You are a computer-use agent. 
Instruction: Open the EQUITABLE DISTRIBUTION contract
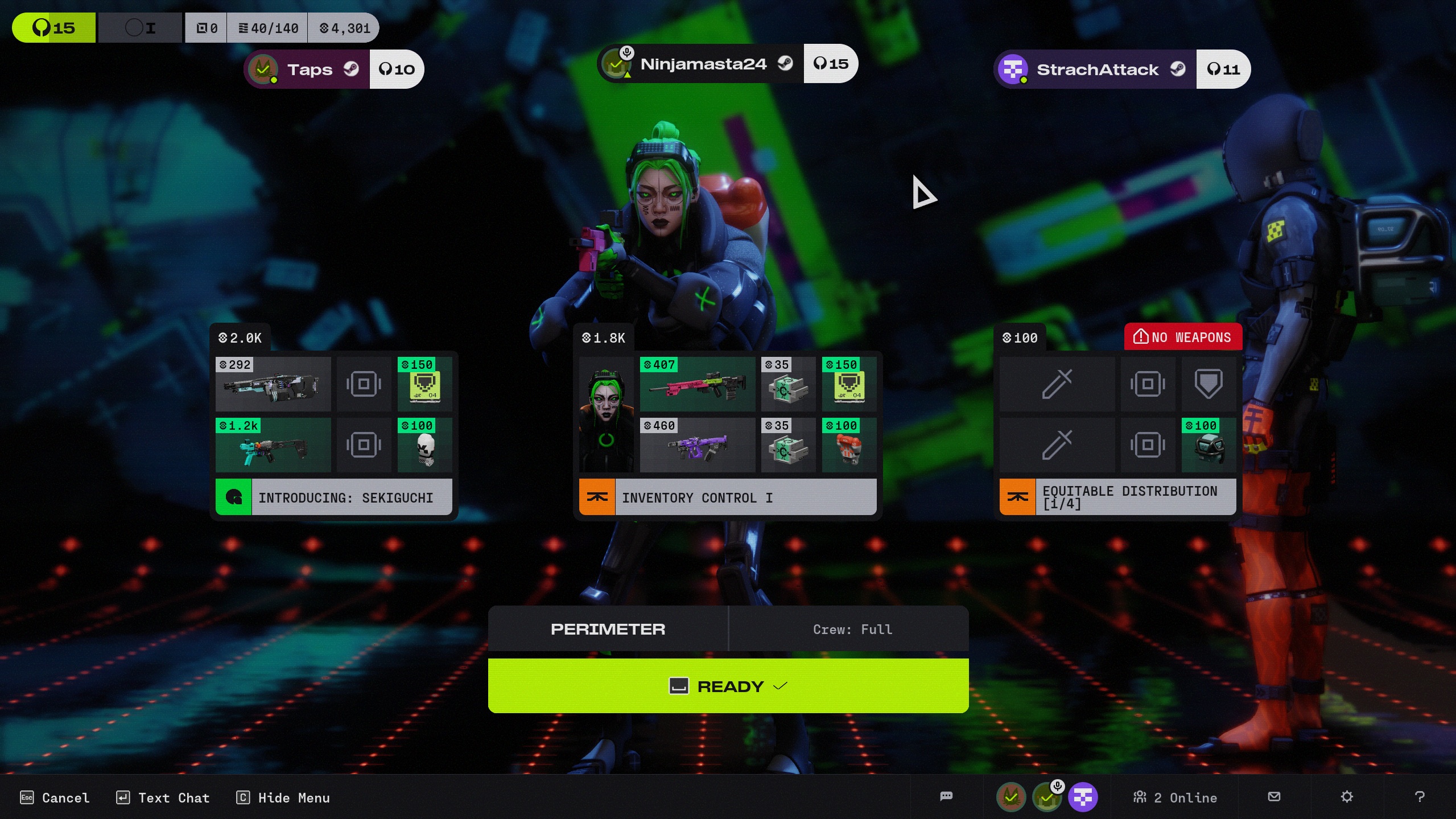tap(1117, 497)
